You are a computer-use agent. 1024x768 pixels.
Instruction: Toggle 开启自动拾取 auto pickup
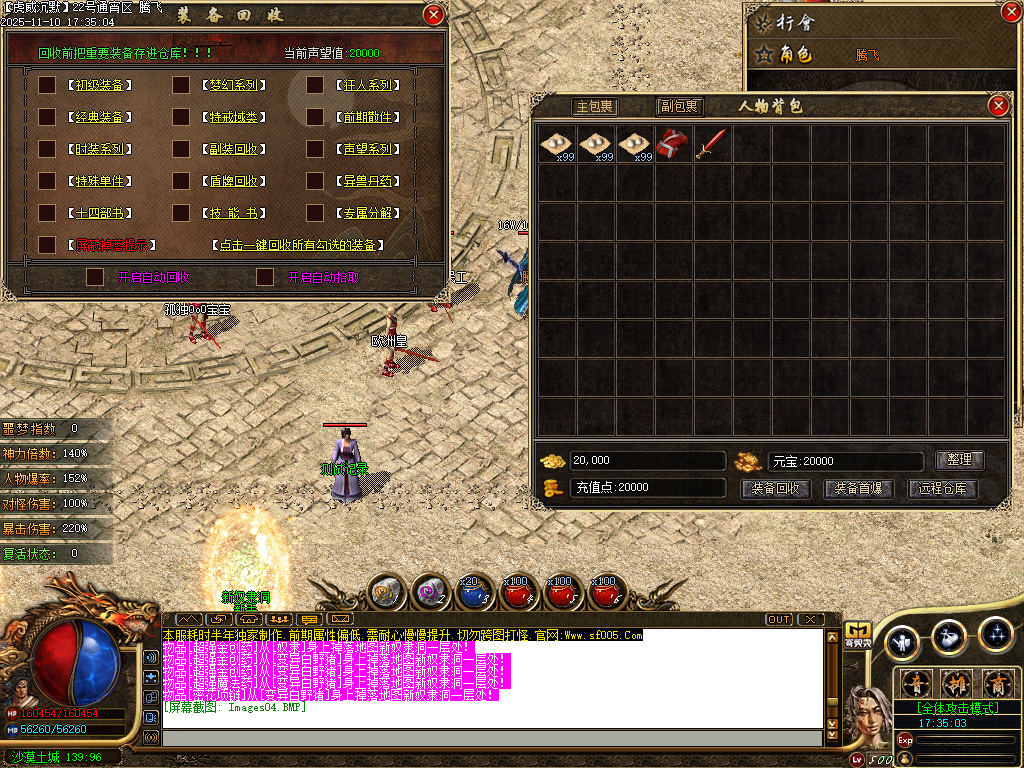point(265,277)
